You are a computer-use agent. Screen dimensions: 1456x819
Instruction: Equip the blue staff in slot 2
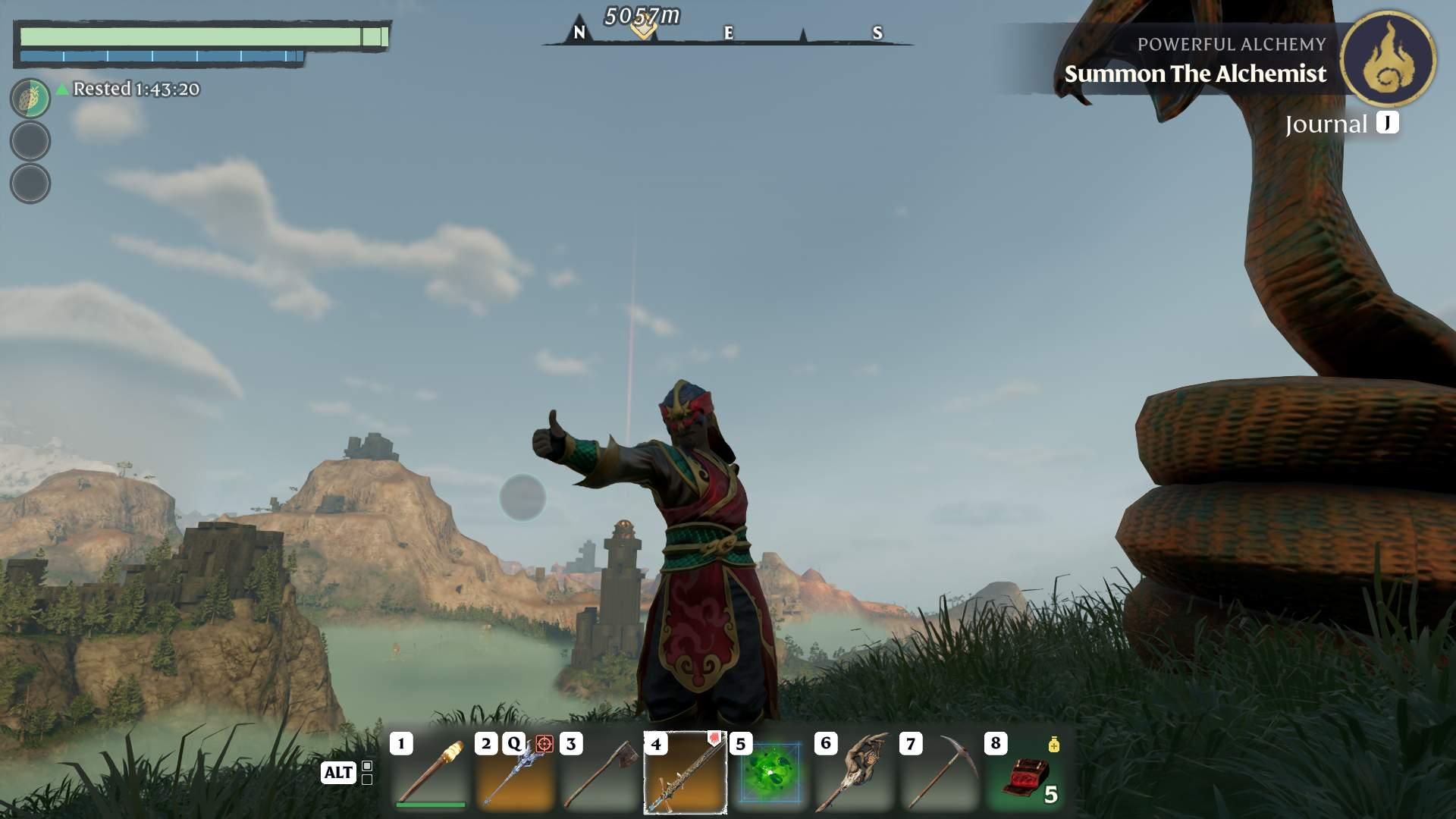516,772
